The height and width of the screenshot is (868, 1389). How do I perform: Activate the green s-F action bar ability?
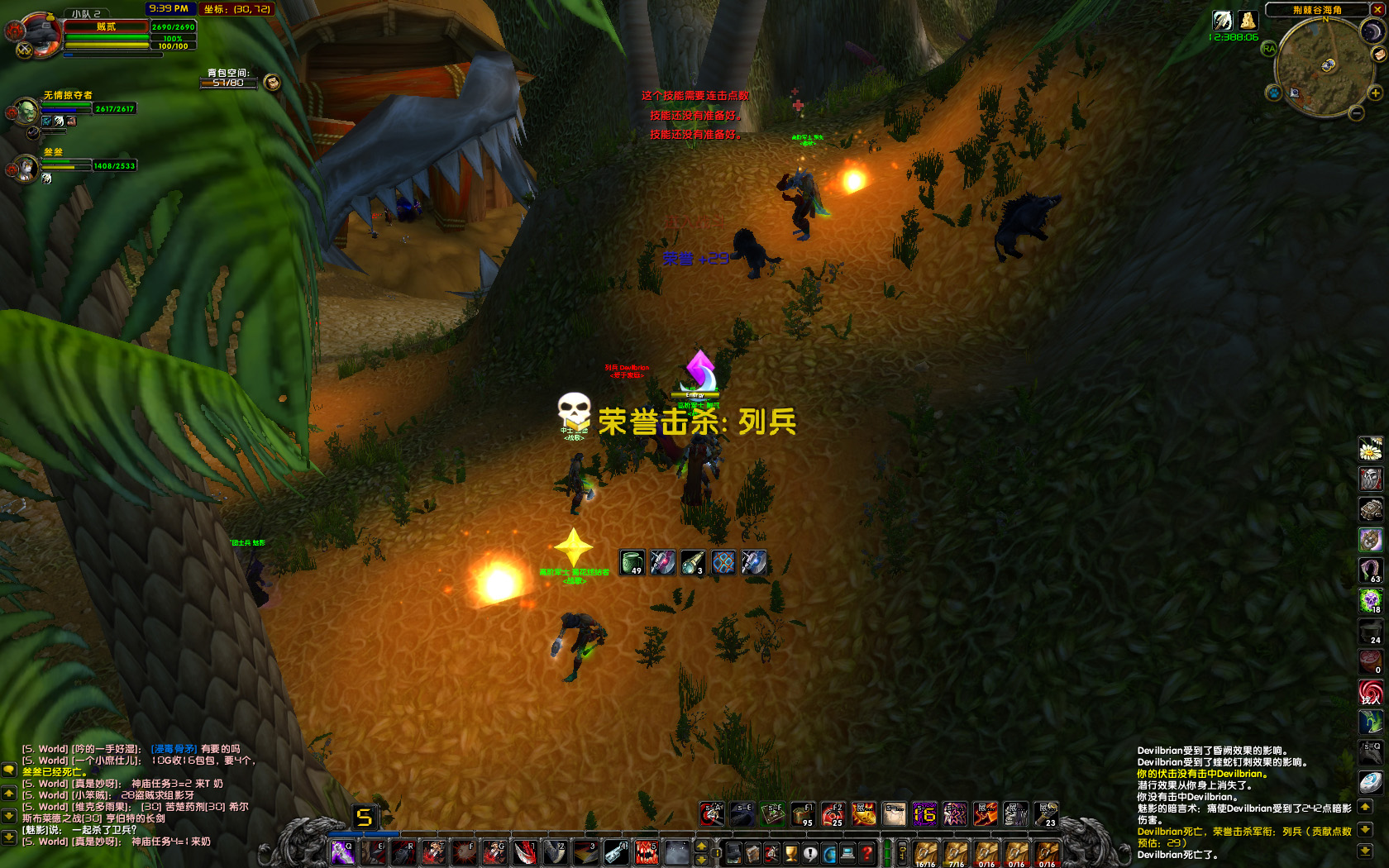(775, 814)
